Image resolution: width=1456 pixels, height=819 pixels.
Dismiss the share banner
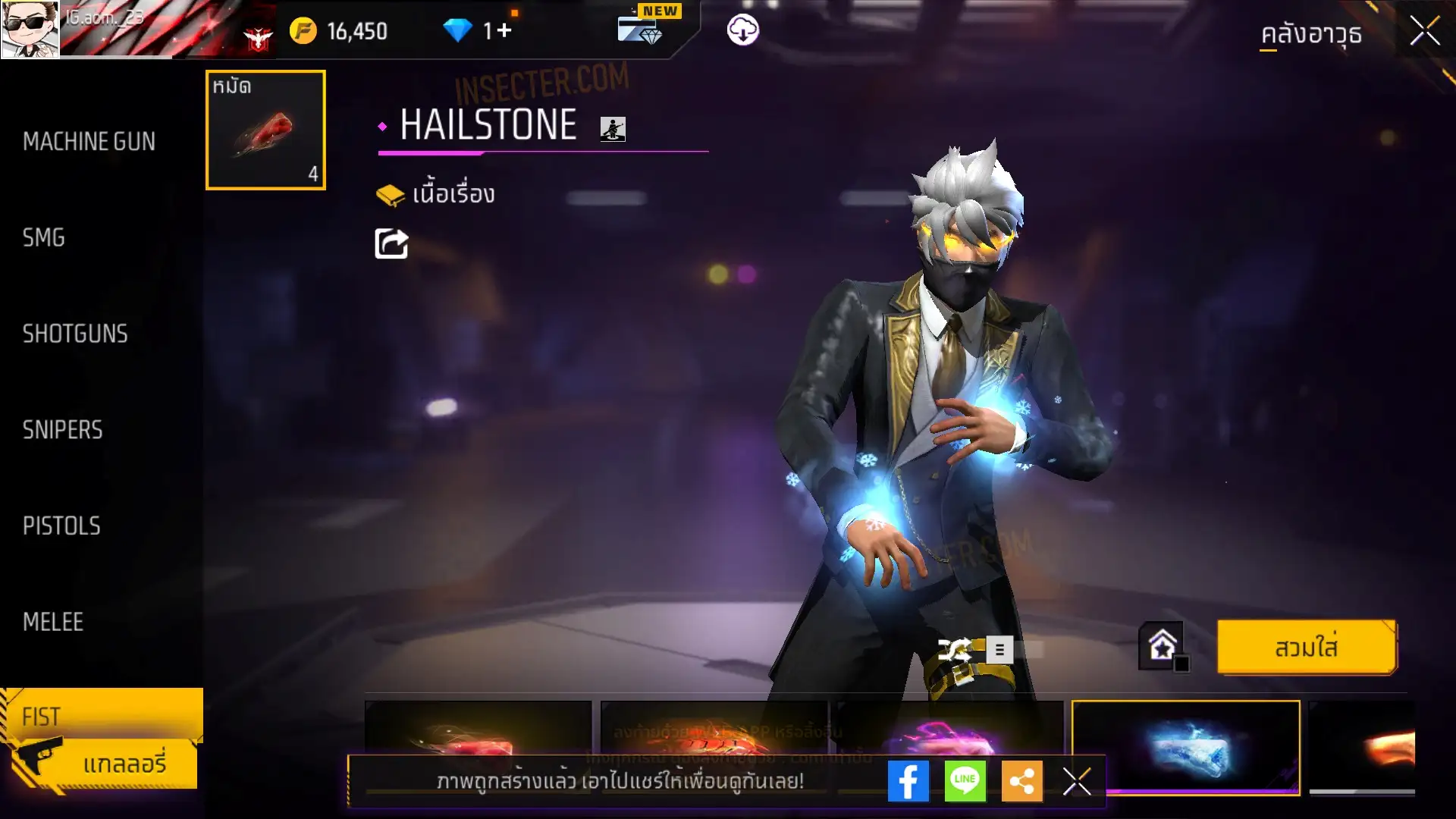[x=1077, y=781]
